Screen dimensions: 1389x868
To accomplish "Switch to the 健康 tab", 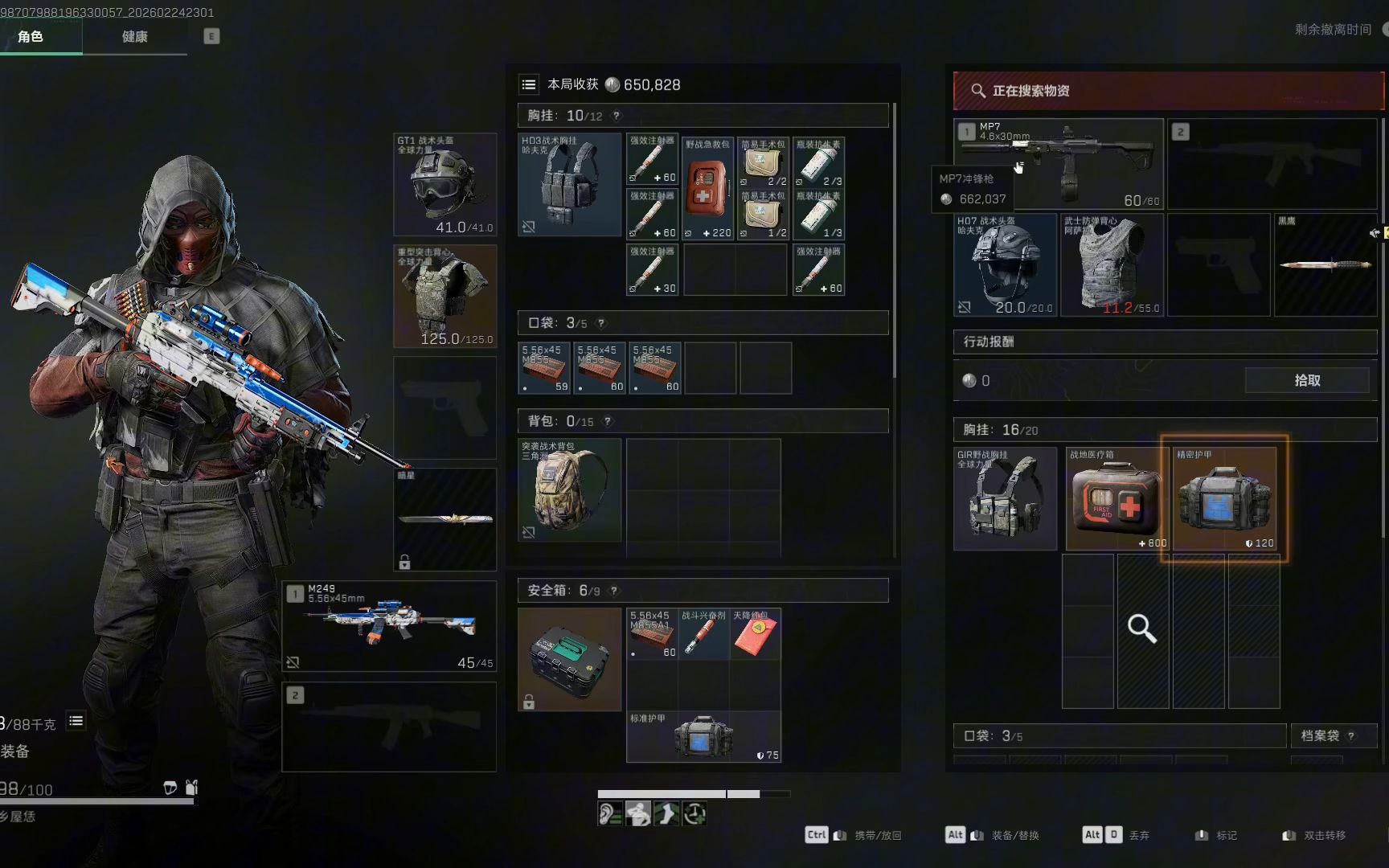I will (134, 37).
